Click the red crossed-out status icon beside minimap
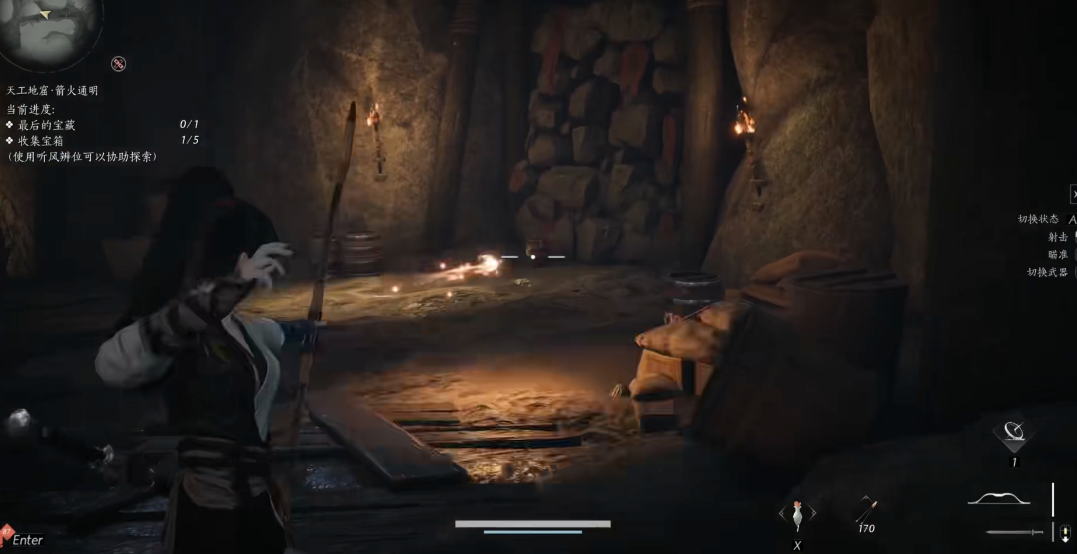Image resolution: width=1077 pixels, height=554 pixels. coord(119,64)
